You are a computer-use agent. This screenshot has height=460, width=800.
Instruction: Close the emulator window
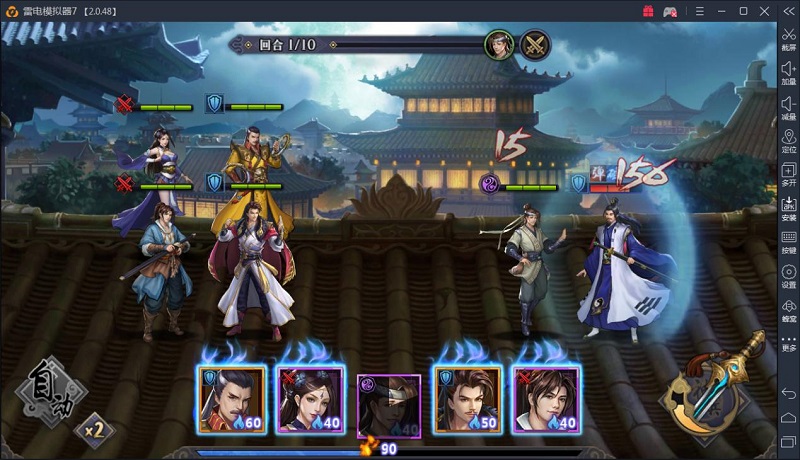click(765, 11)
